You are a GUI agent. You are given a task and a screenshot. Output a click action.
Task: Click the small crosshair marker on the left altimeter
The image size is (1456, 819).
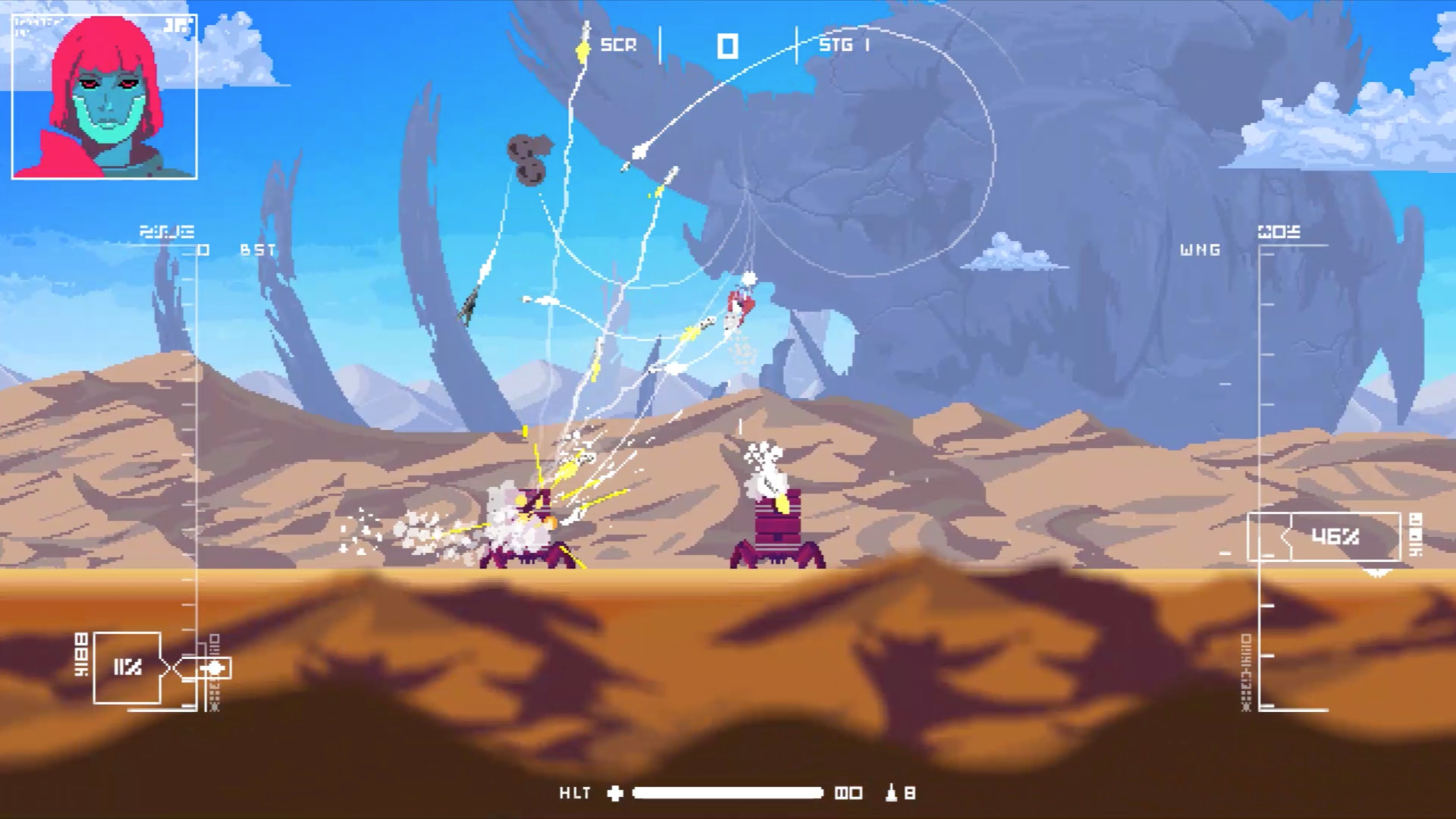213,668
